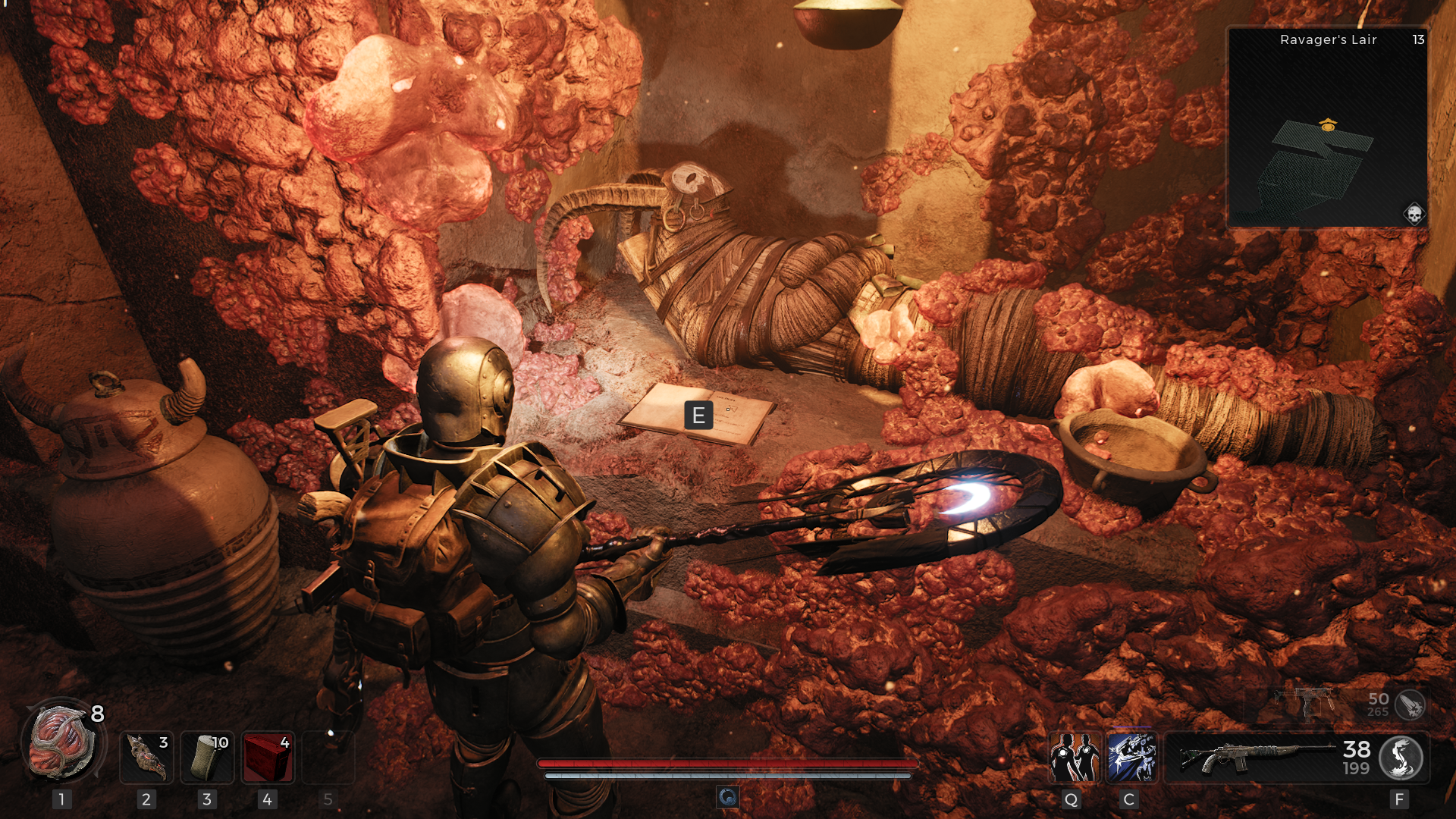
Task: Open the Ravager's Lair minimap
Action: pos(1327,129)
